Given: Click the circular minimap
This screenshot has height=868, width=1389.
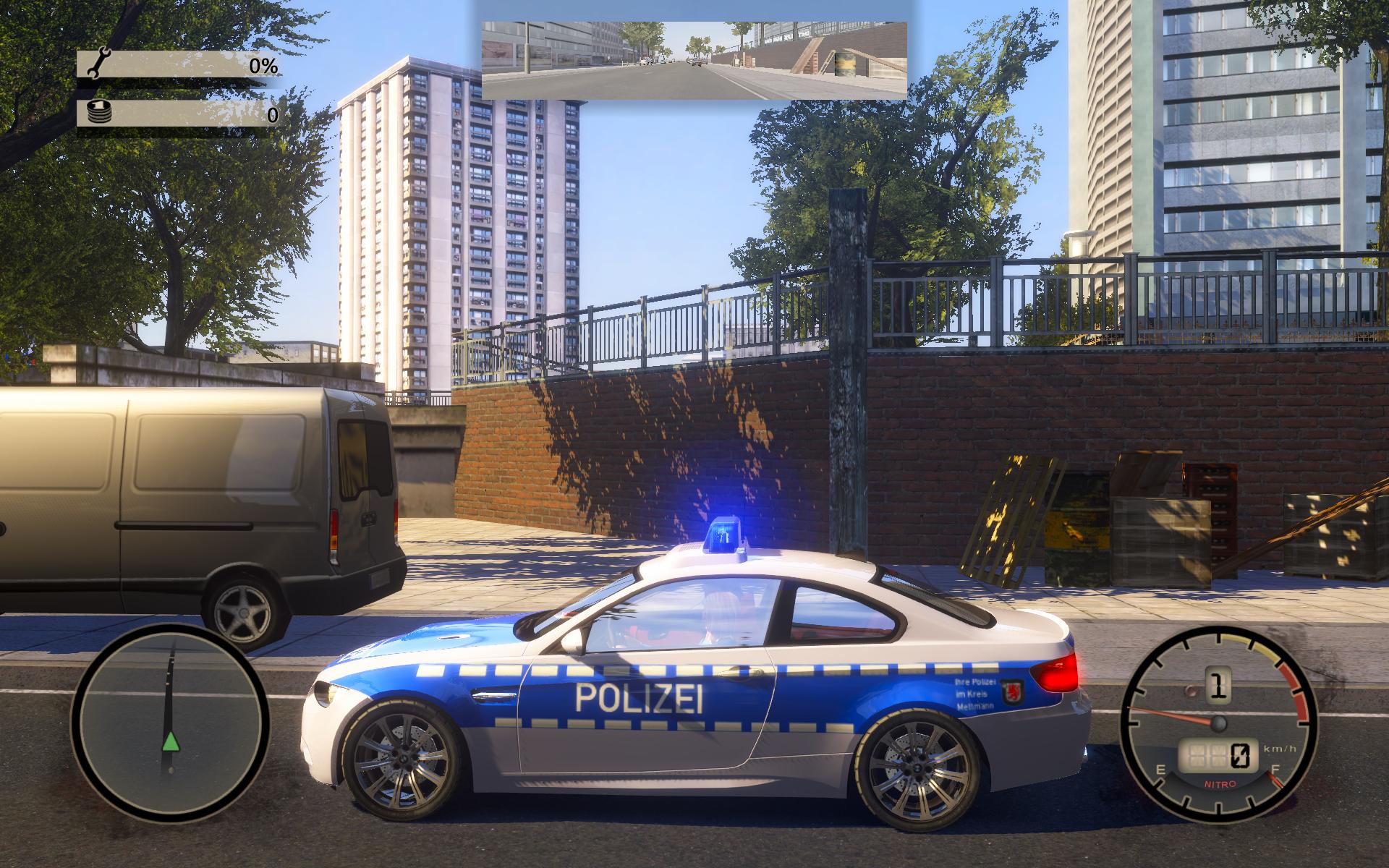Looking at the screenshot, I should [170, 724].
